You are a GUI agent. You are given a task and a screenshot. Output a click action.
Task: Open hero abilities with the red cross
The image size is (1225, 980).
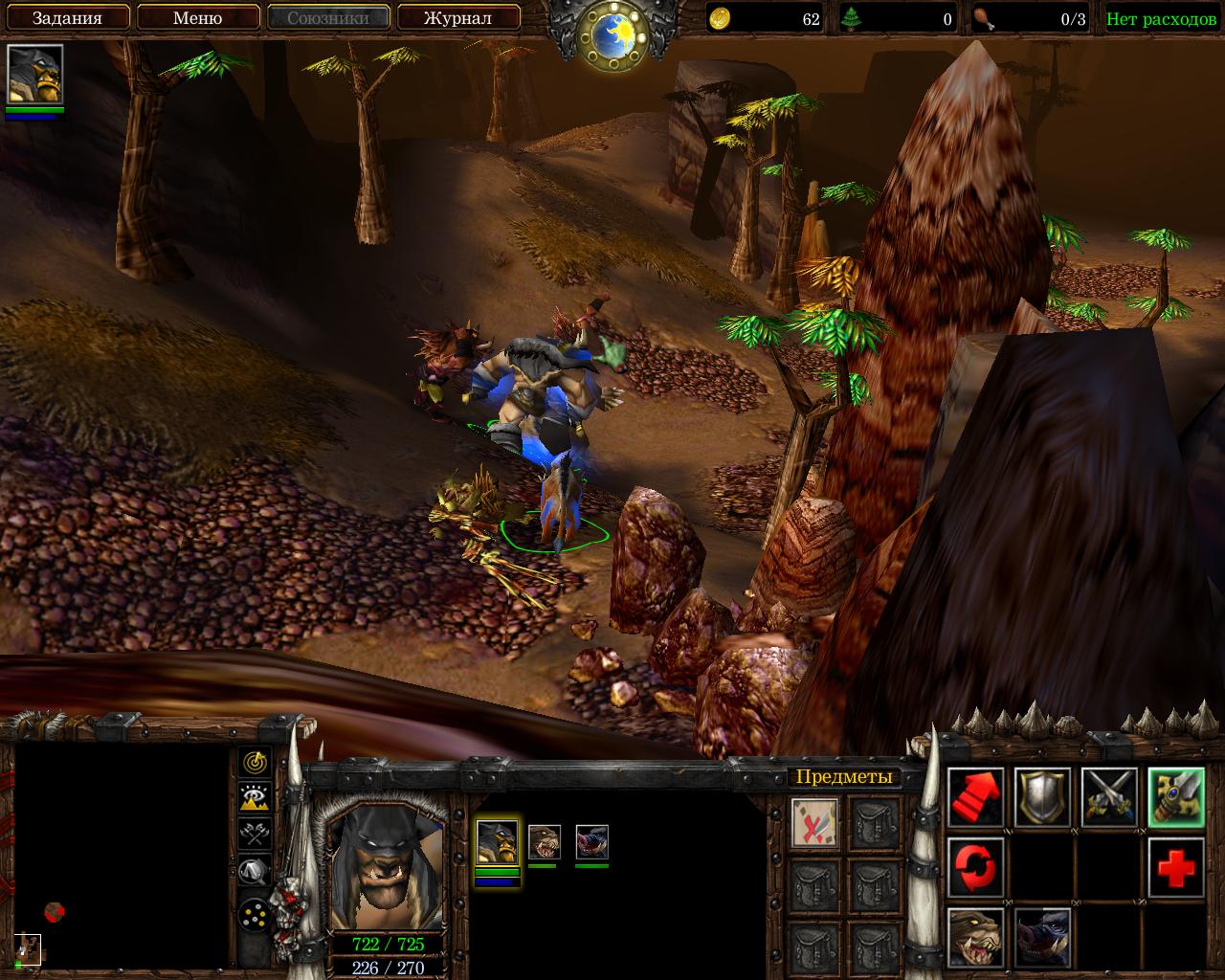[1176, 866]
